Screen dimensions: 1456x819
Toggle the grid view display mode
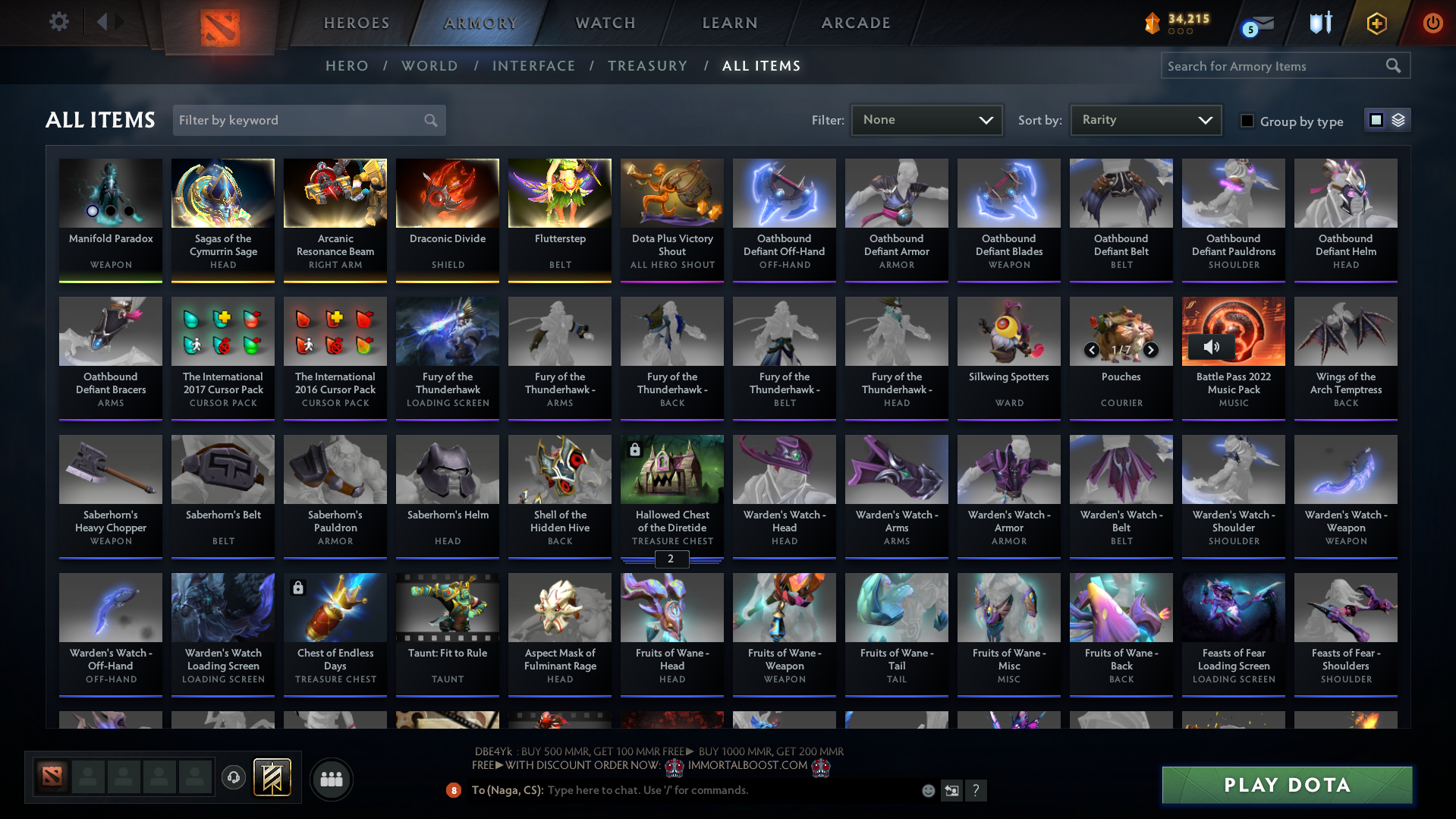point(1376,120)
